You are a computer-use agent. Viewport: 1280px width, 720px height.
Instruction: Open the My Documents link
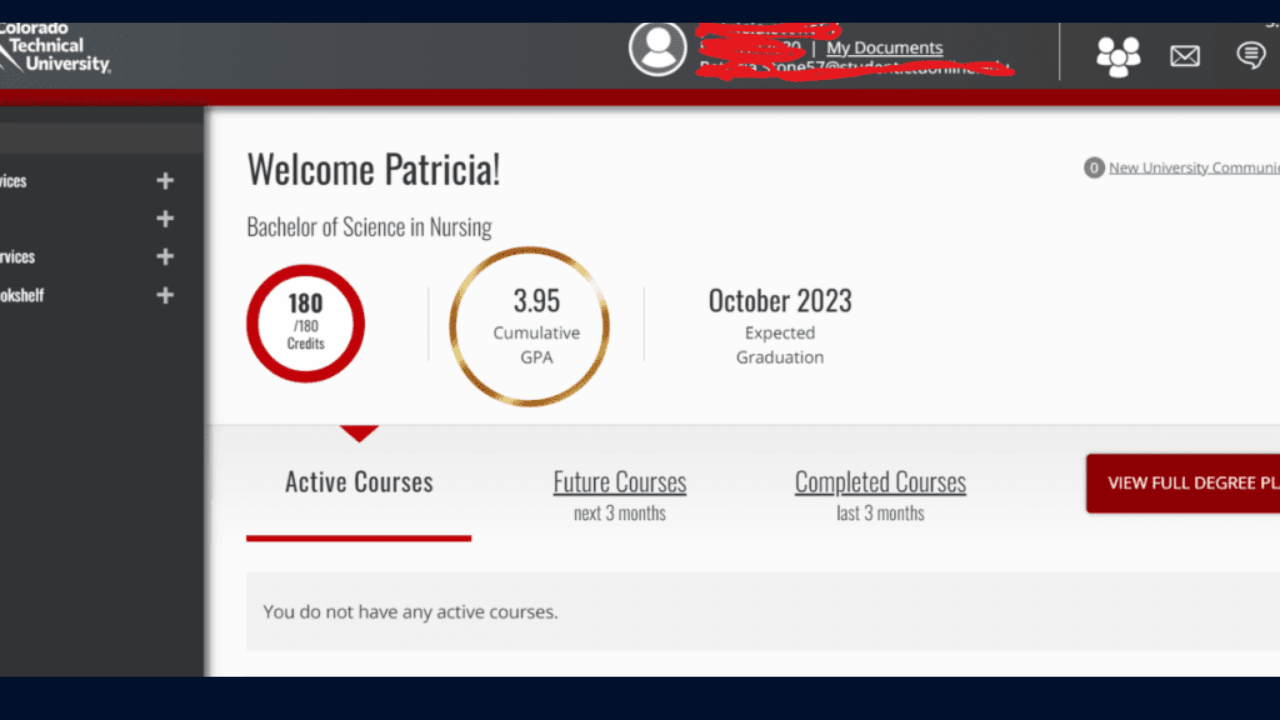884,47
